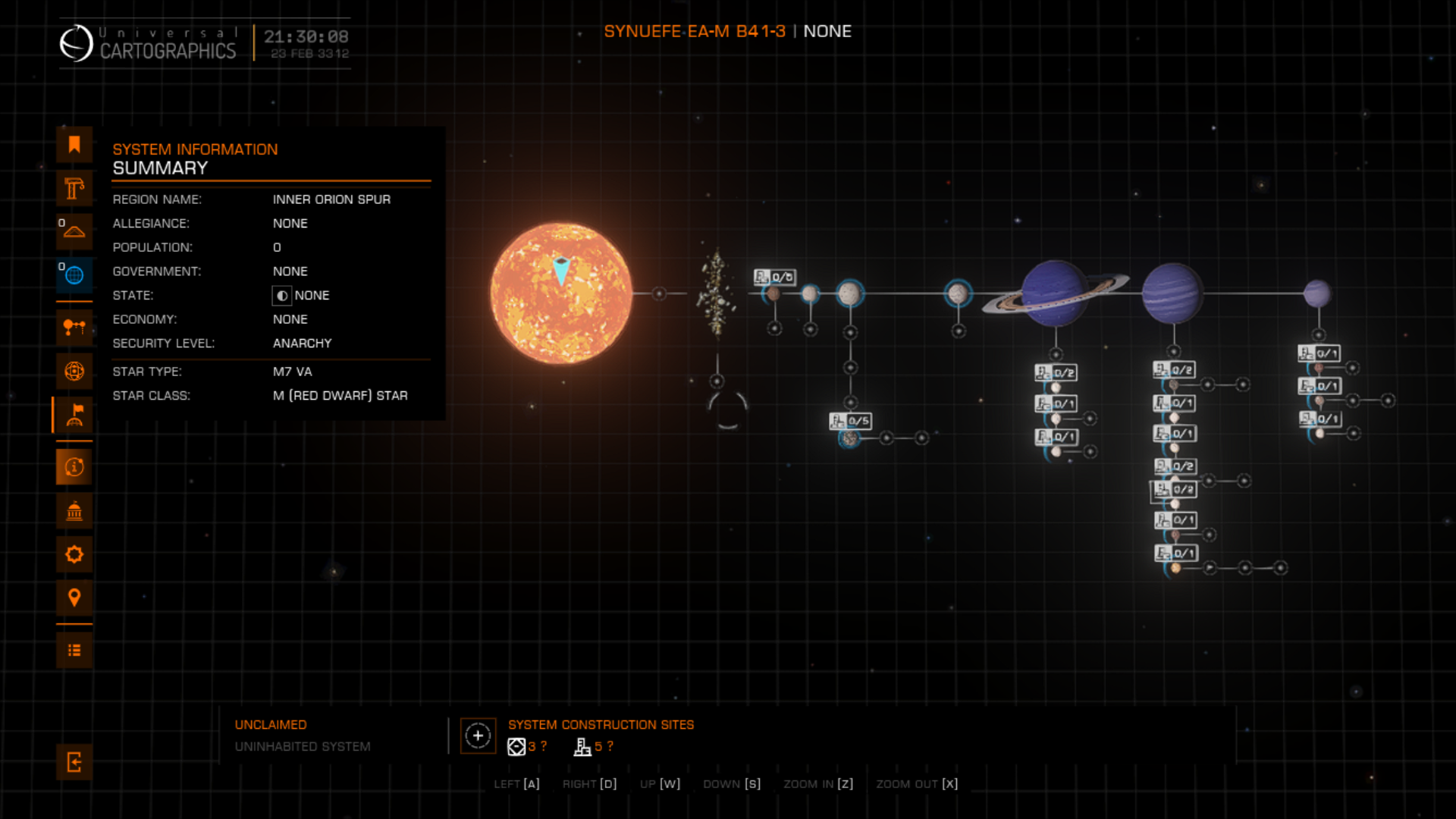Image resolution: width=1456 pixels, height=819 pixels.
Task: Open the government building icon
Action: pos(74,511)
